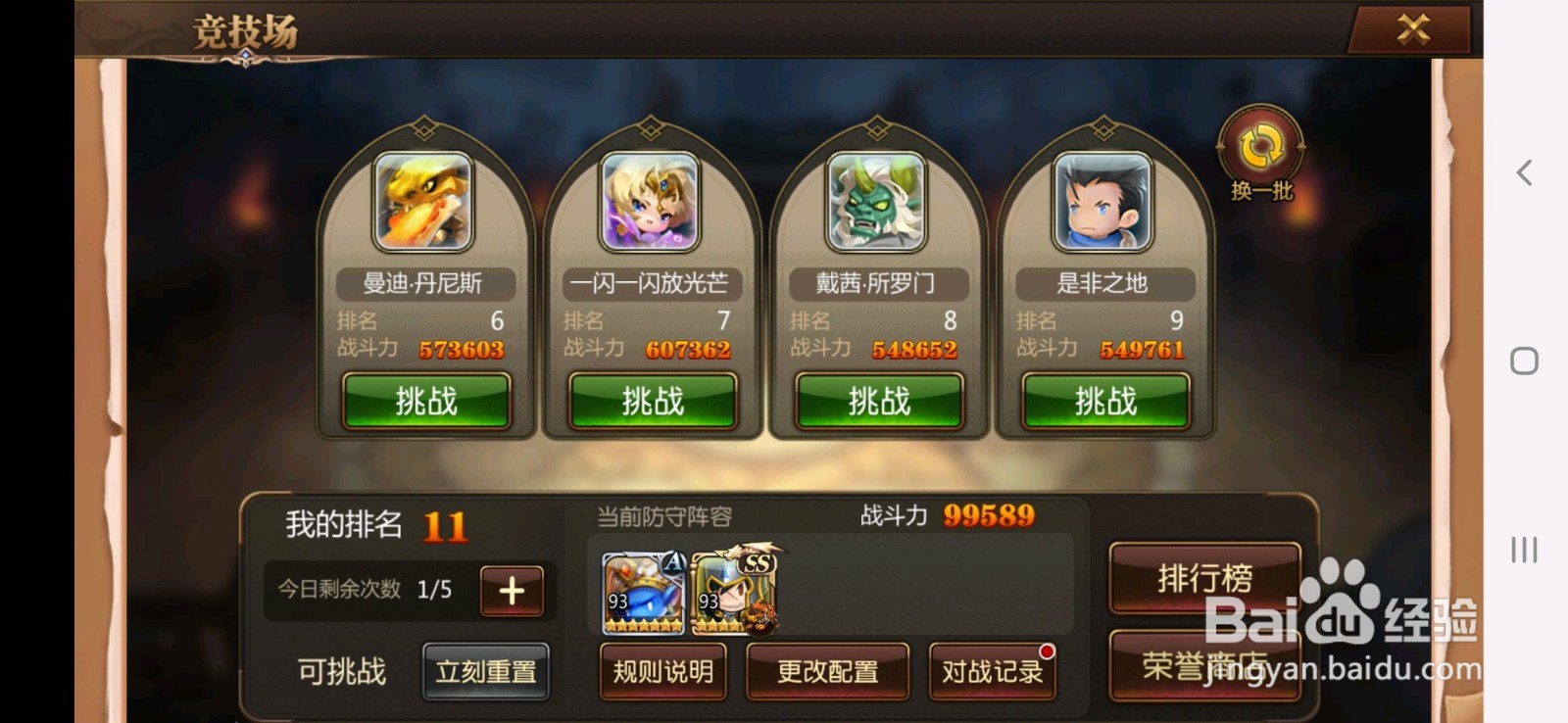Viewport: 1568px width, 723px height.
Task: Close the arena with the X button
Action: click(x=1411, y=29)
